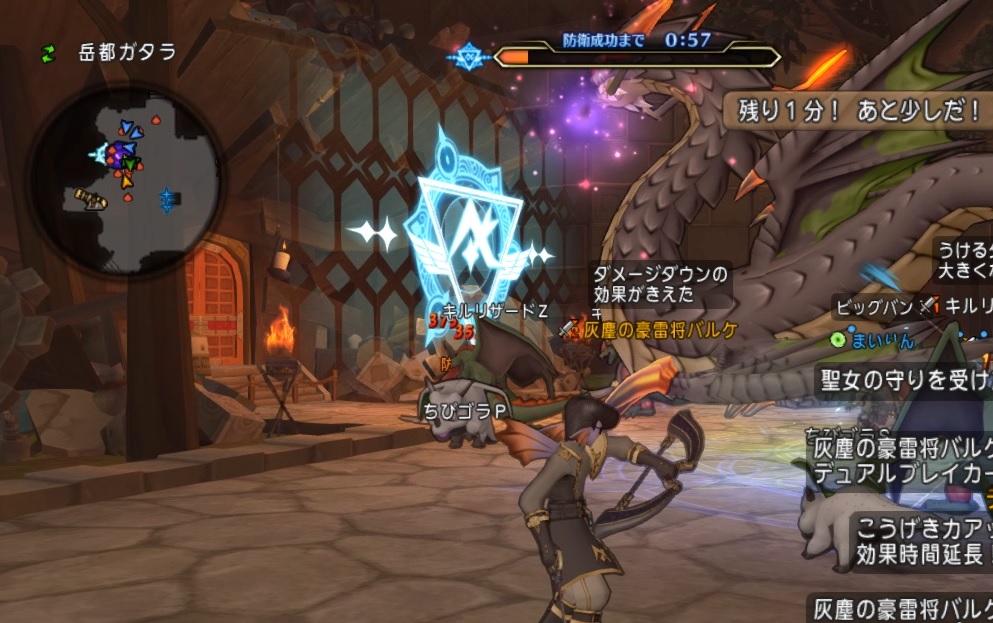Select the キルリザードZ nameplate
Image resolution: width=993 pixels, height=623 pixels.
494,310
